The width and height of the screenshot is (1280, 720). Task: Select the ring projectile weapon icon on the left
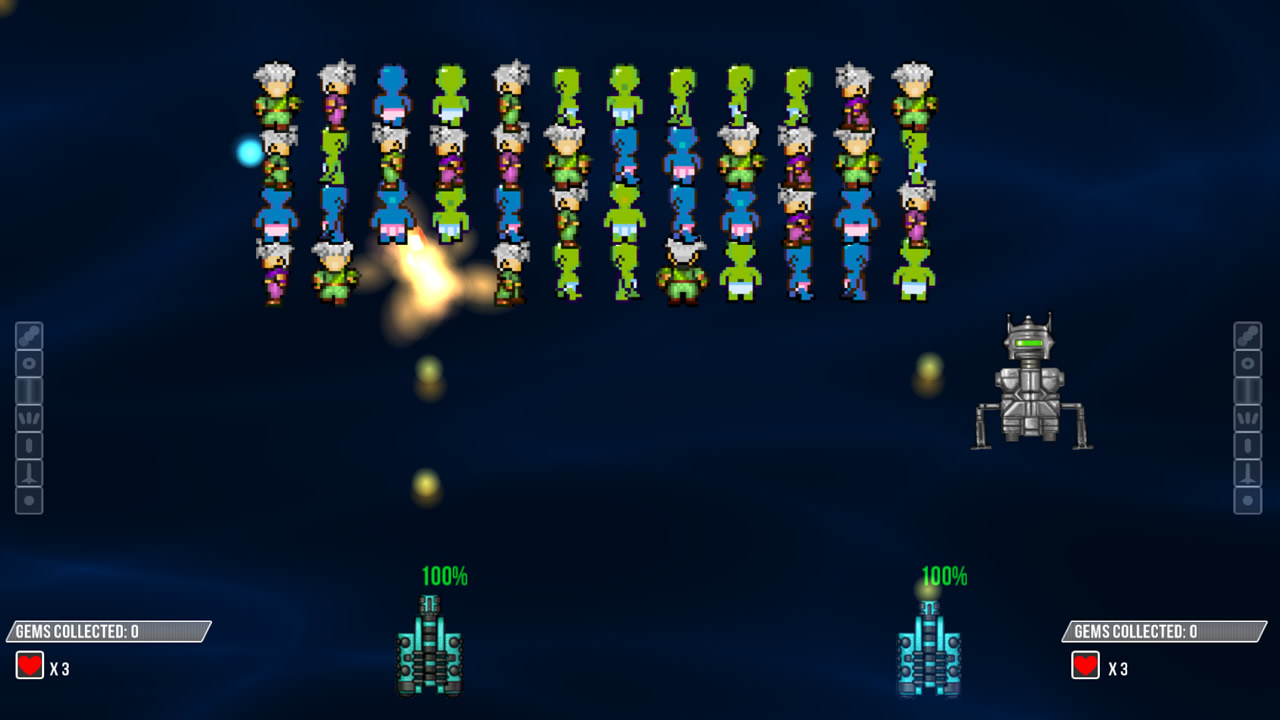pyautogui.click(x=29, y=361)
